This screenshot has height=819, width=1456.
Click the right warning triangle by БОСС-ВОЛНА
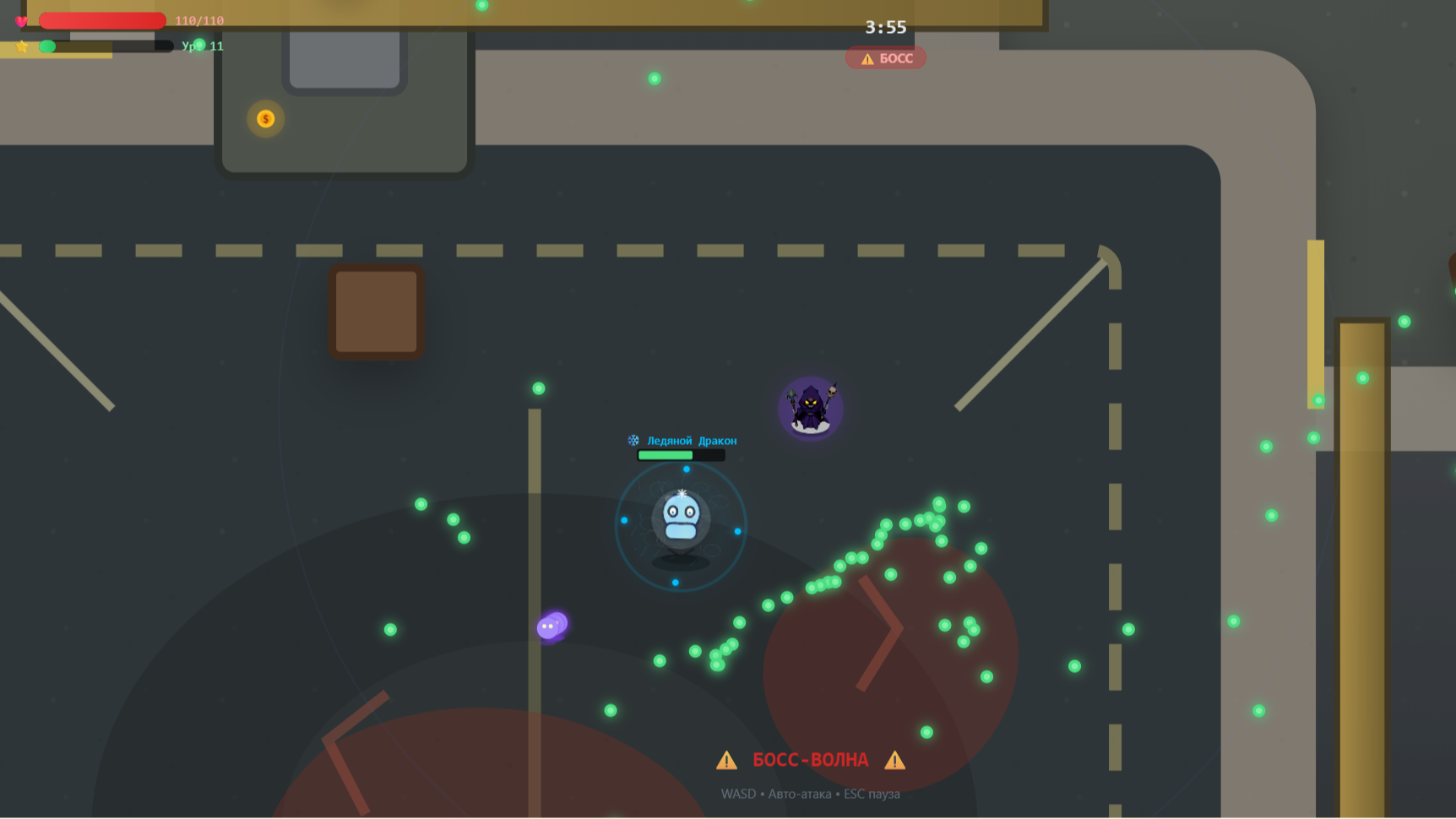tap(895, 759)
